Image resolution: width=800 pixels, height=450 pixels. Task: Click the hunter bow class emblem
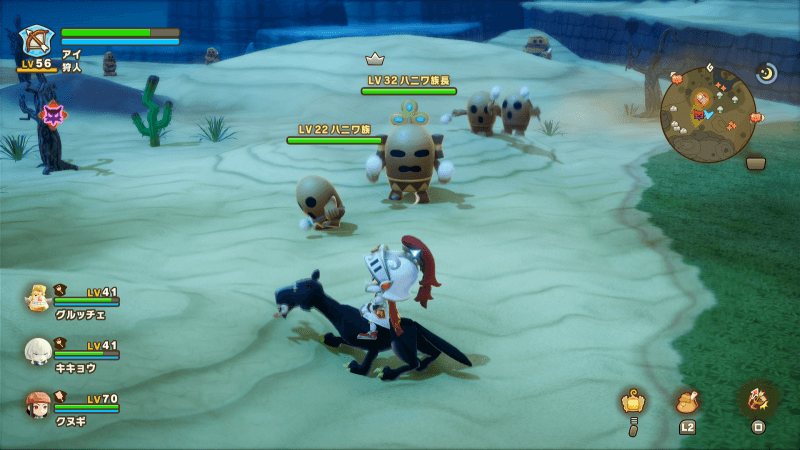37,42
